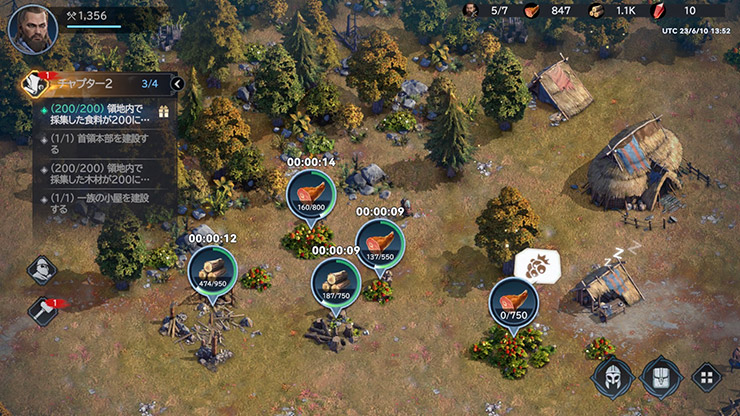Viewport: 740px width, 416px height.
Task: Open the axe icon with red notification
Action: click(42, 311)
